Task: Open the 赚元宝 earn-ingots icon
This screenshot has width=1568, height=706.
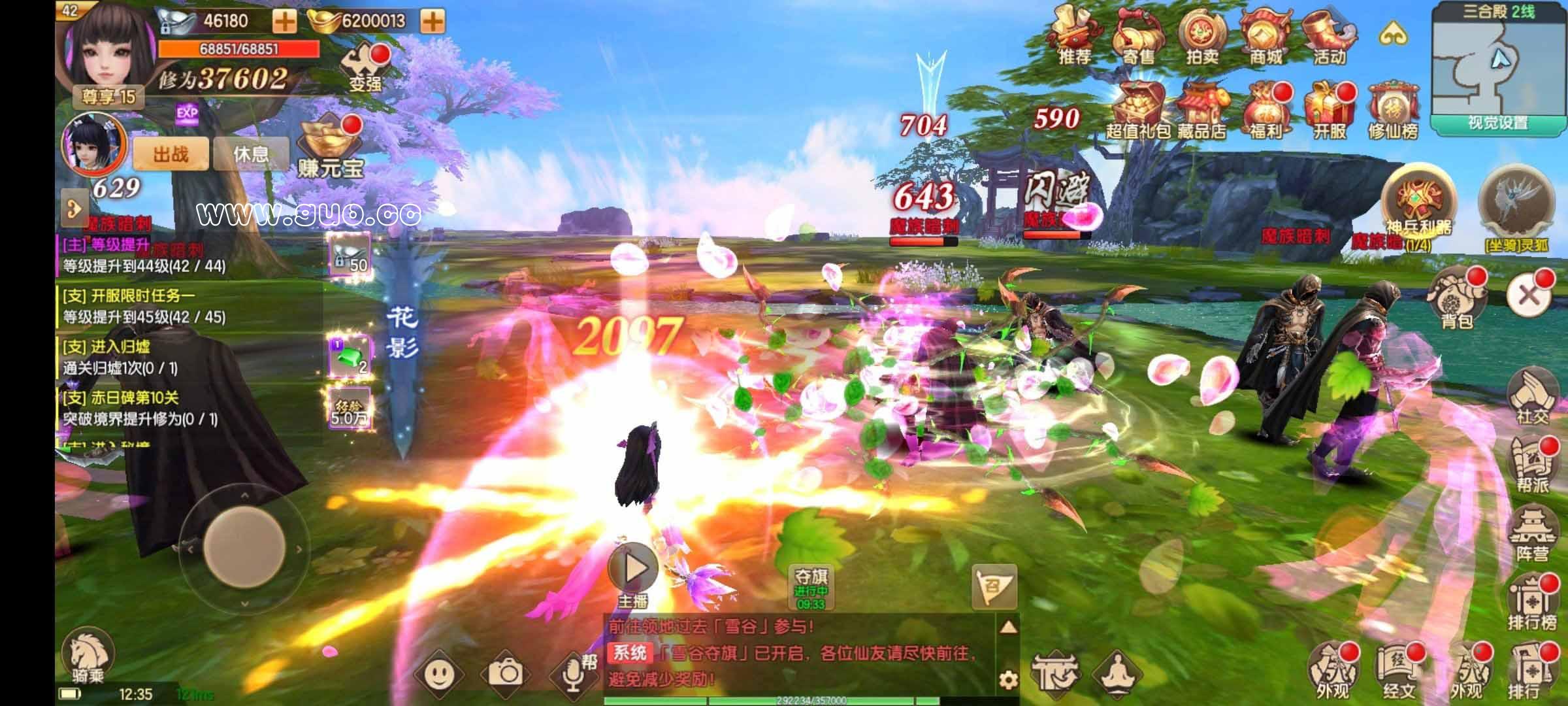Action: pos(331,149)
